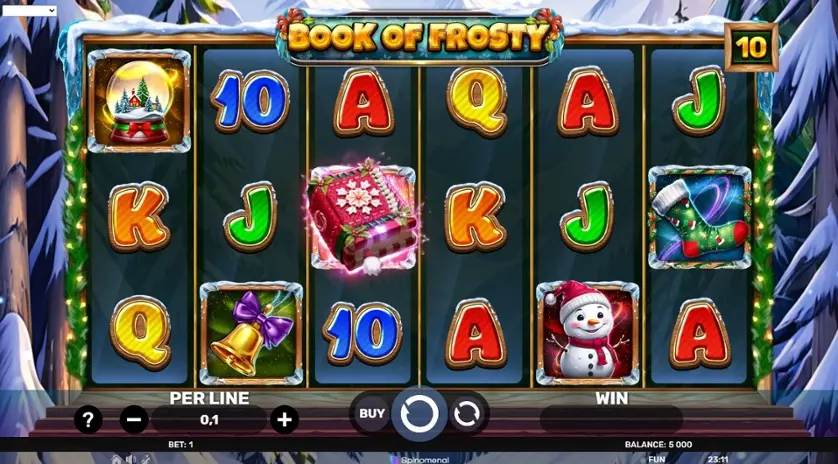Open the help question mark button
This screenshot has width=838, height=464.
(88, 420)
